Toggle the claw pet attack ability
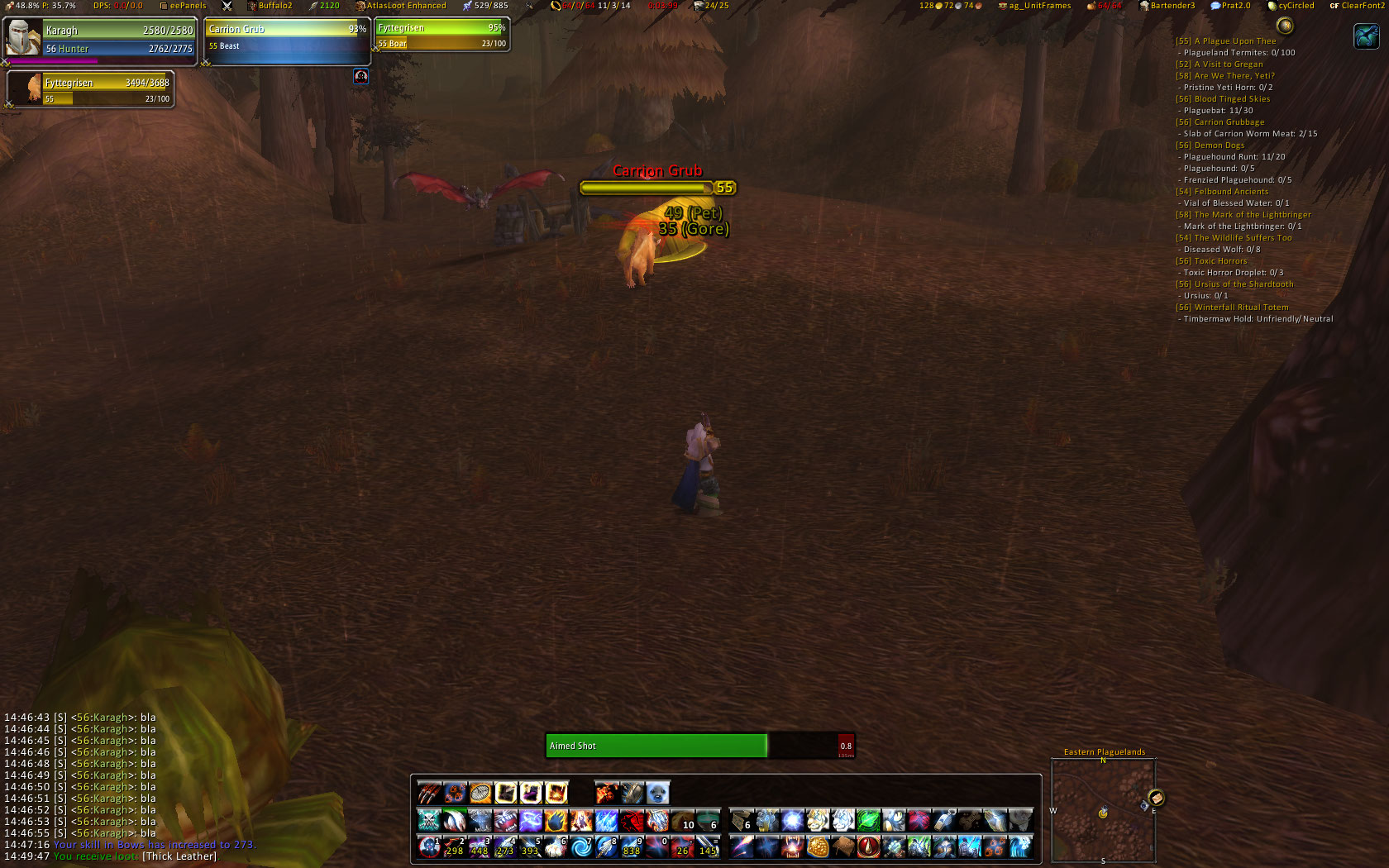The width and height of the screenshot is (1389, 868). pyautogui.click(x=429, y=794)
